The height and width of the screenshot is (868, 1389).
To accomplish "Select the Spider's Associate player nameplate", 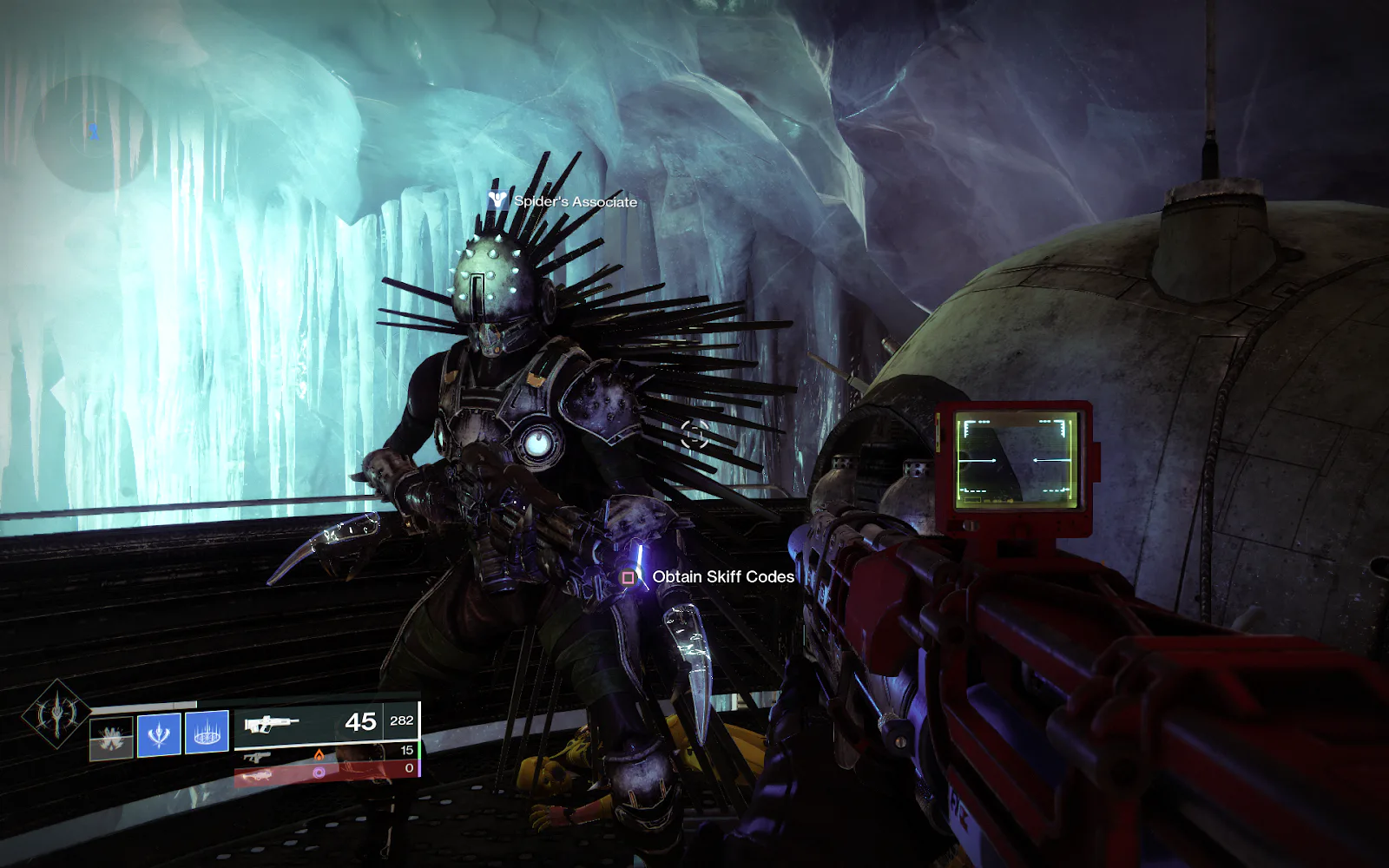I will 564,201.
